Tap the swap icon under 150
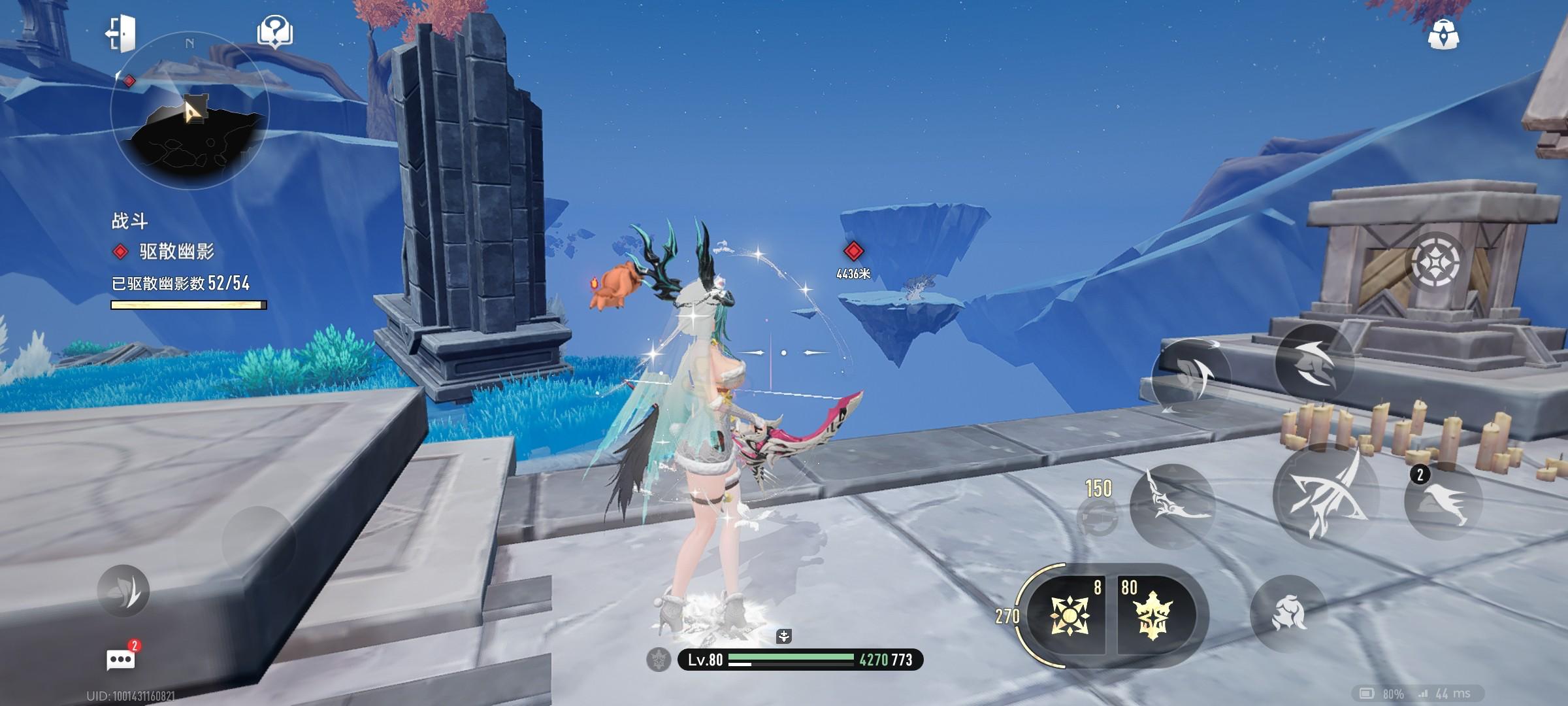 tap(1096, 518)
